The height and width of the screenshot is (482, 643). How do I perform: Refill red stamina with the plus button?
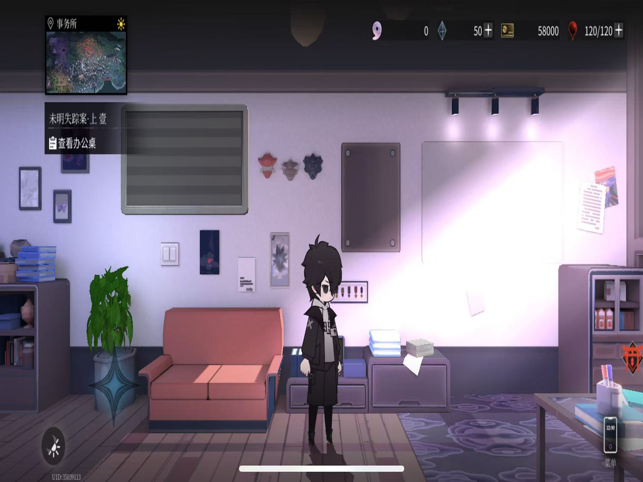point(620,31)
